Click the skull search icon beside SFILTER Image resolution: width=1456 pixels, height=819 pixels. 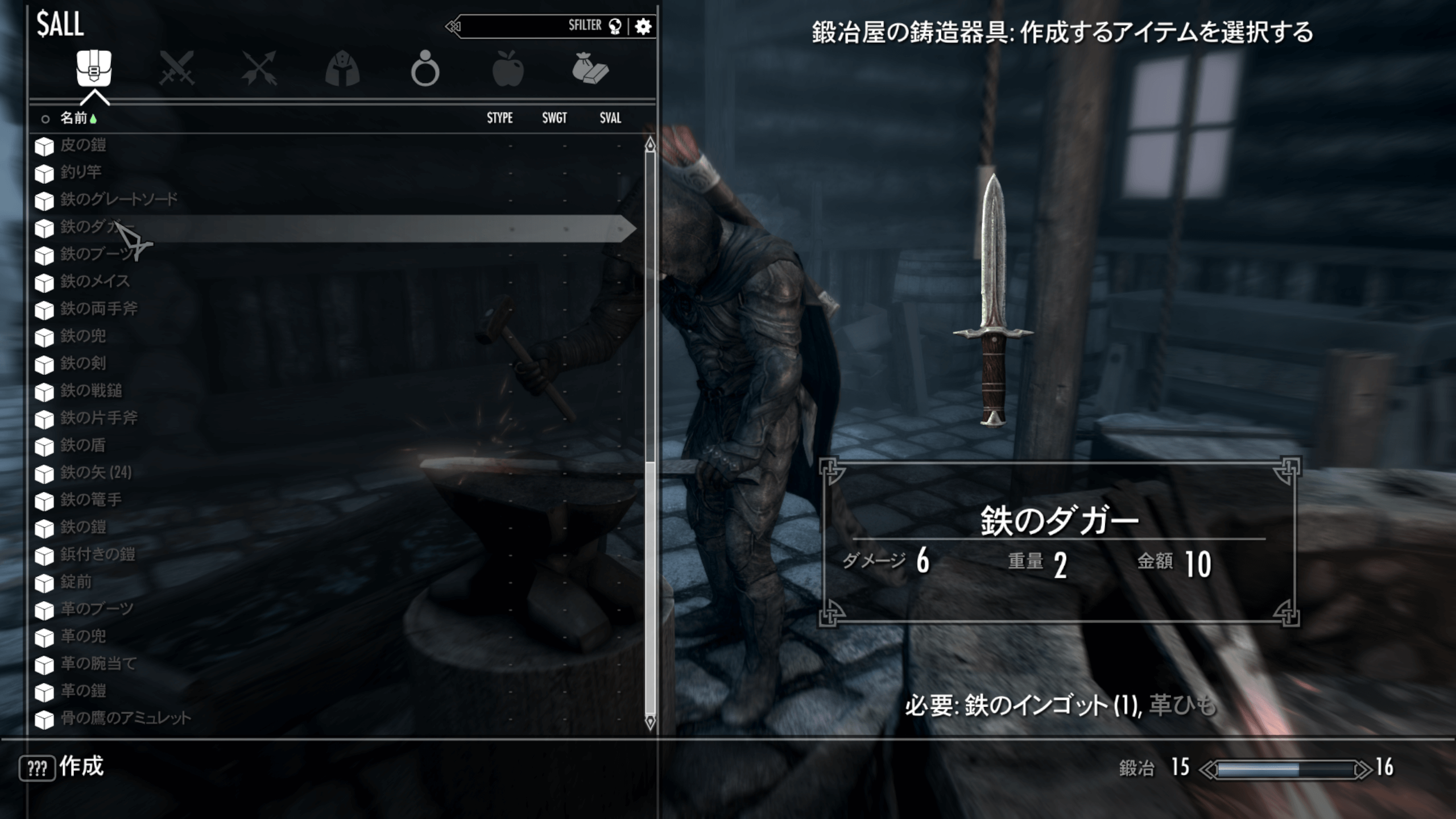(616, 25)
